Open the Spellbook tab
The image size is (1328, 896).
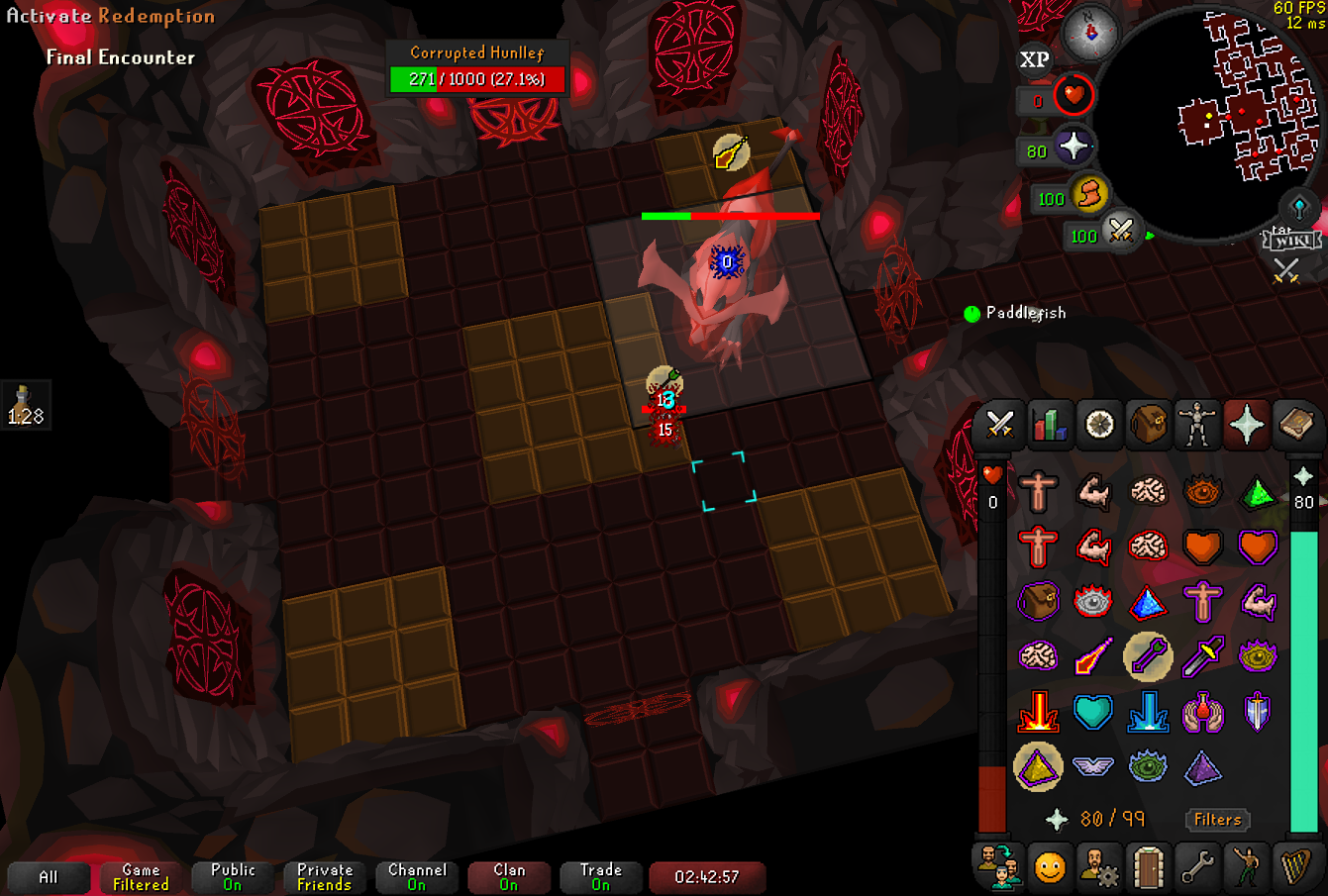[1295, 425]
